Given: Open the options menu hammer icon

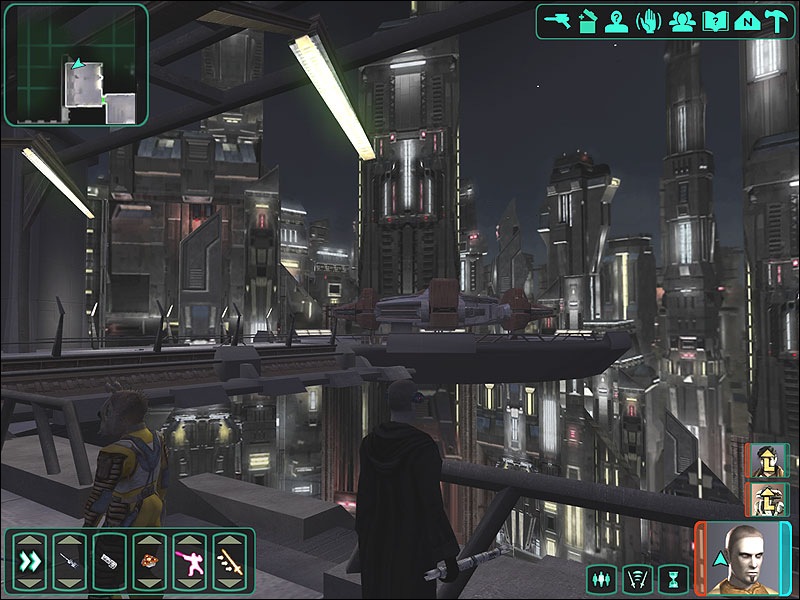Looking at the screenshot, I should click(776, 20).
